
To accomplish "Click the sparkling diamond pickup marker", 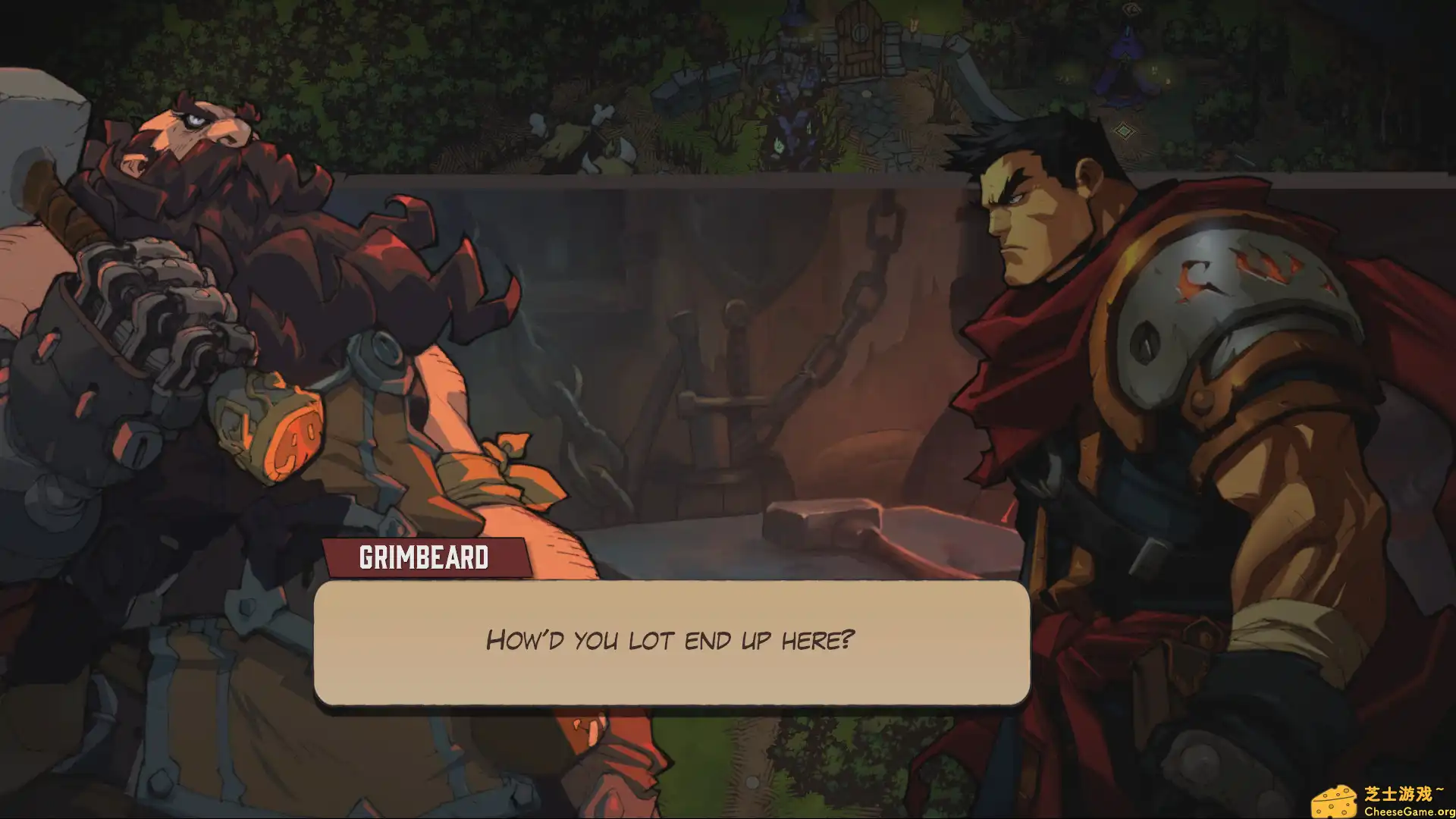I will coord(1125,130).
